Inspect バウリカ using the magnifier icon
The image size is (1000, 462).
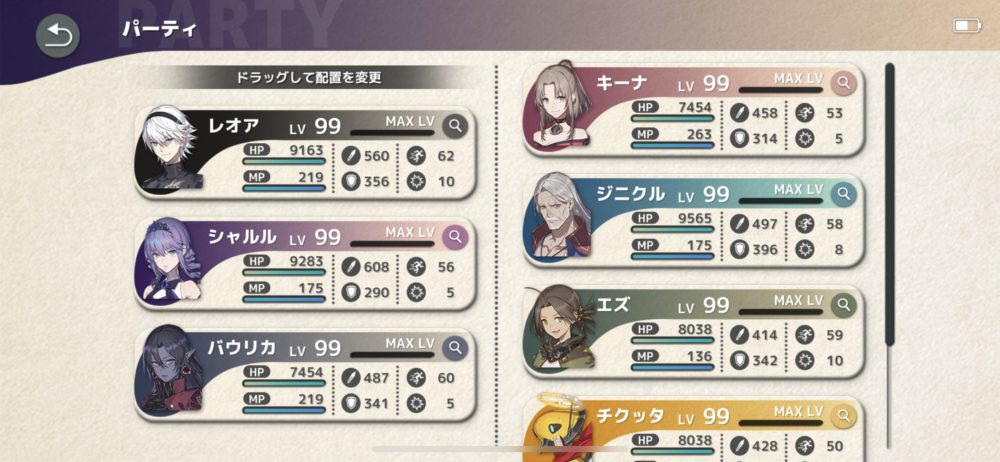455,347
